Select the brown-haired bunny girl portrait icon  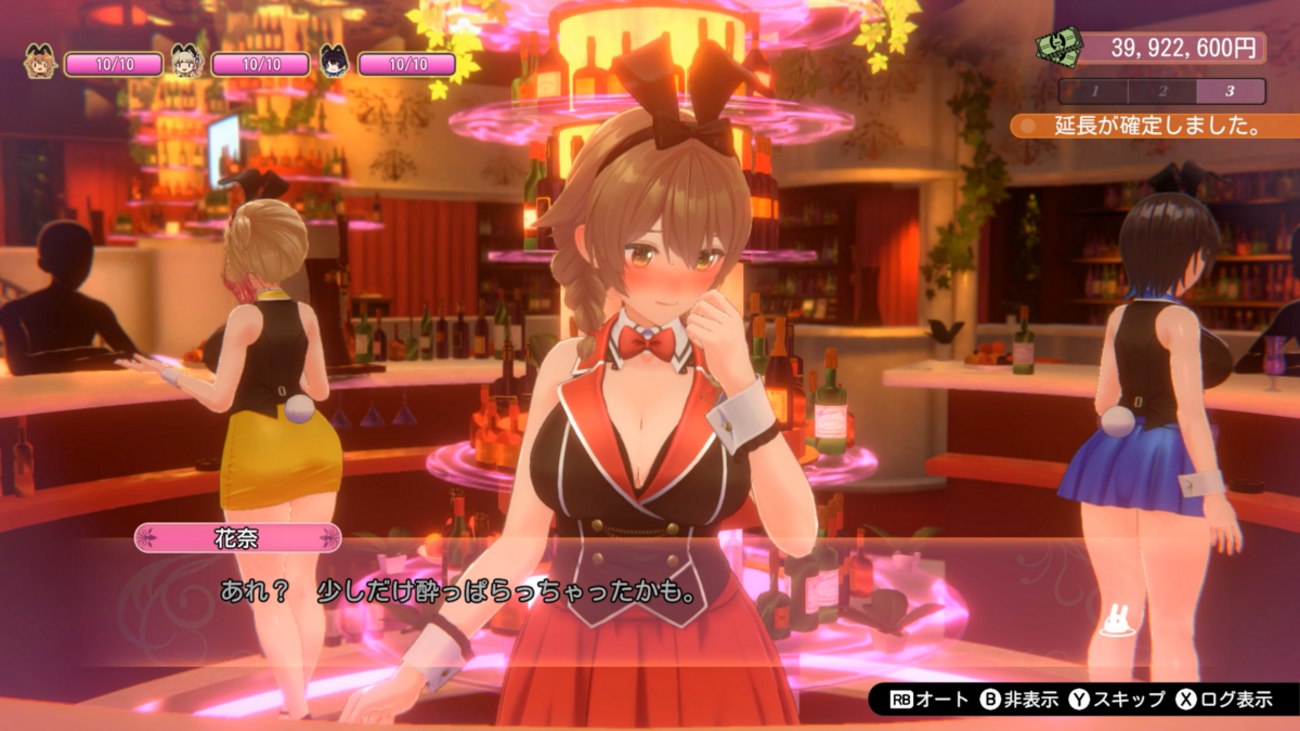pyautogui.click(x=41, y=63)
